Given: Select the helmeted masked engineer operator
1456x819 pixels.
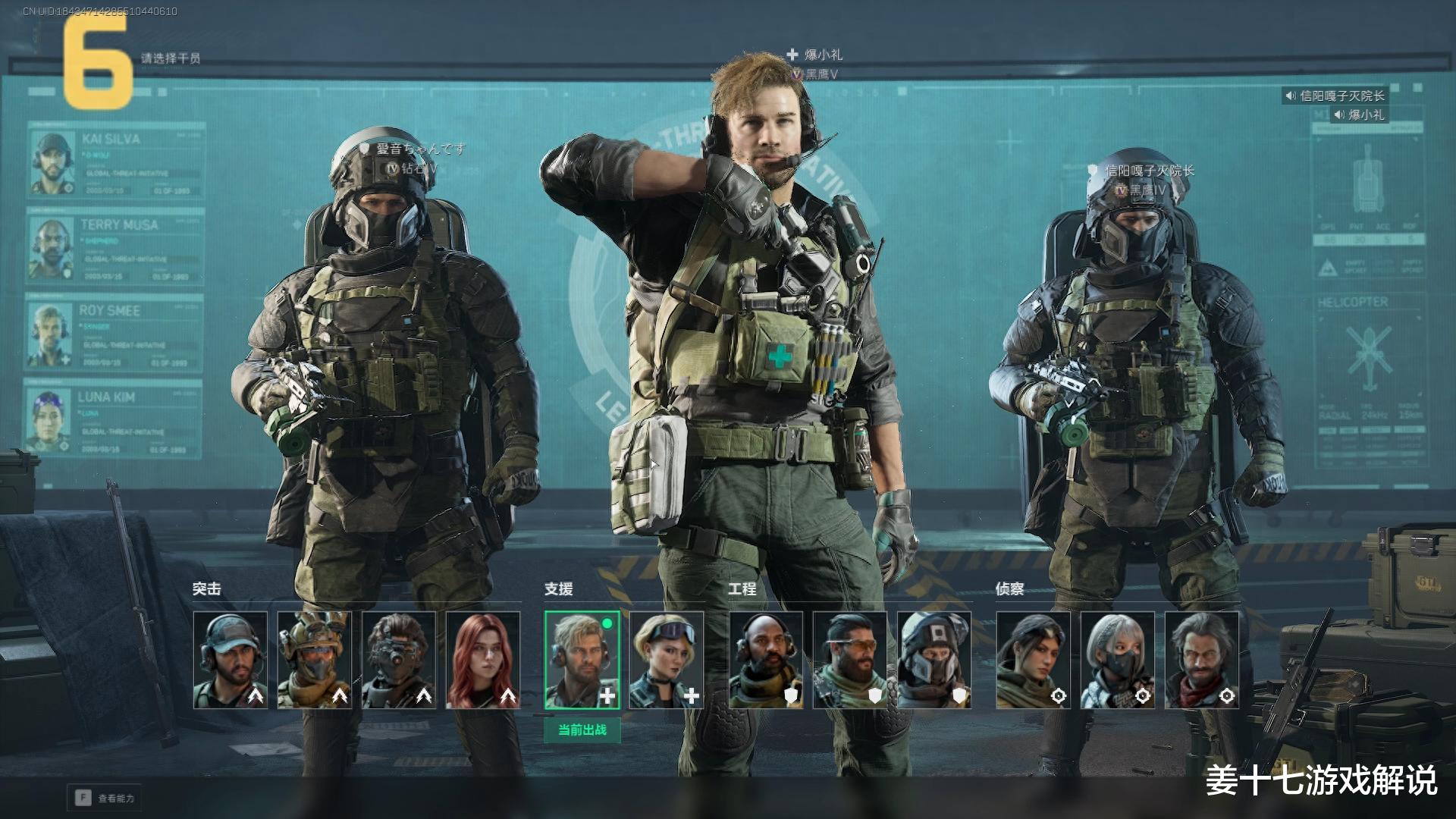Looking at the screenshot, I should tap(934, 660).
